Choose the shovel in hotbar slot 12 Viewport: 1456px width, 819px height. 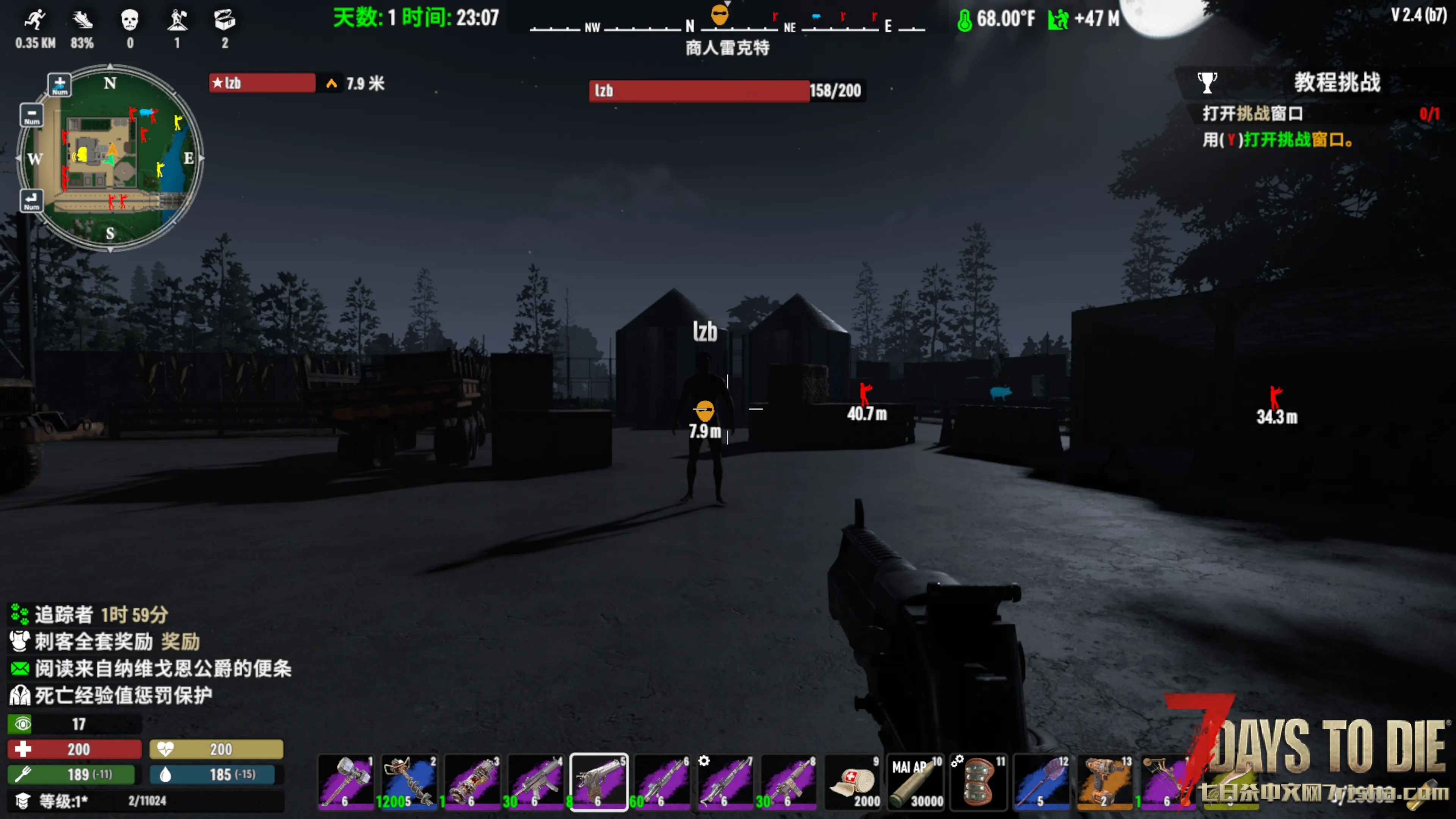(1042, 782)
